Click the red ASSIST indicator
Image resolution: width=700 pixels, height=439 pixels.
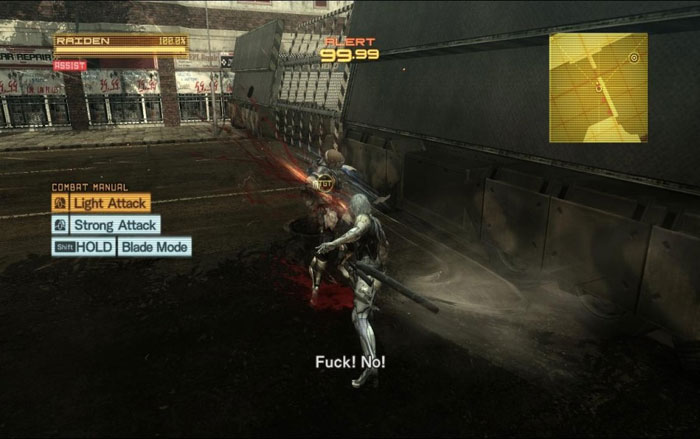pyautogui.click(x=70, y=65)
